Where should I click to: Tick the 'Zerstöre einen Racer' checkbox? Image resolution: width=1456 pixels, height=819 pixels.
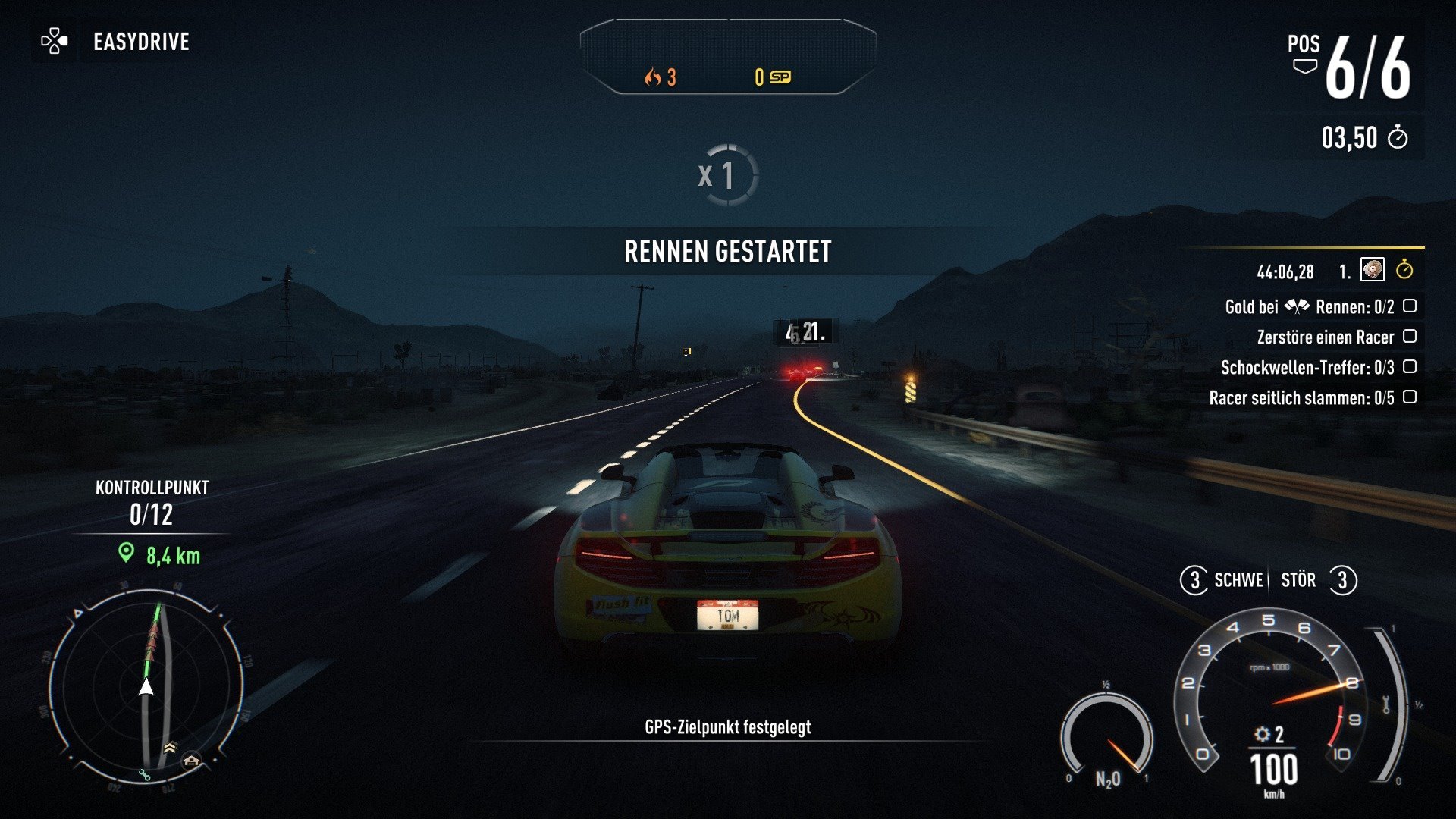(1410, 337)
